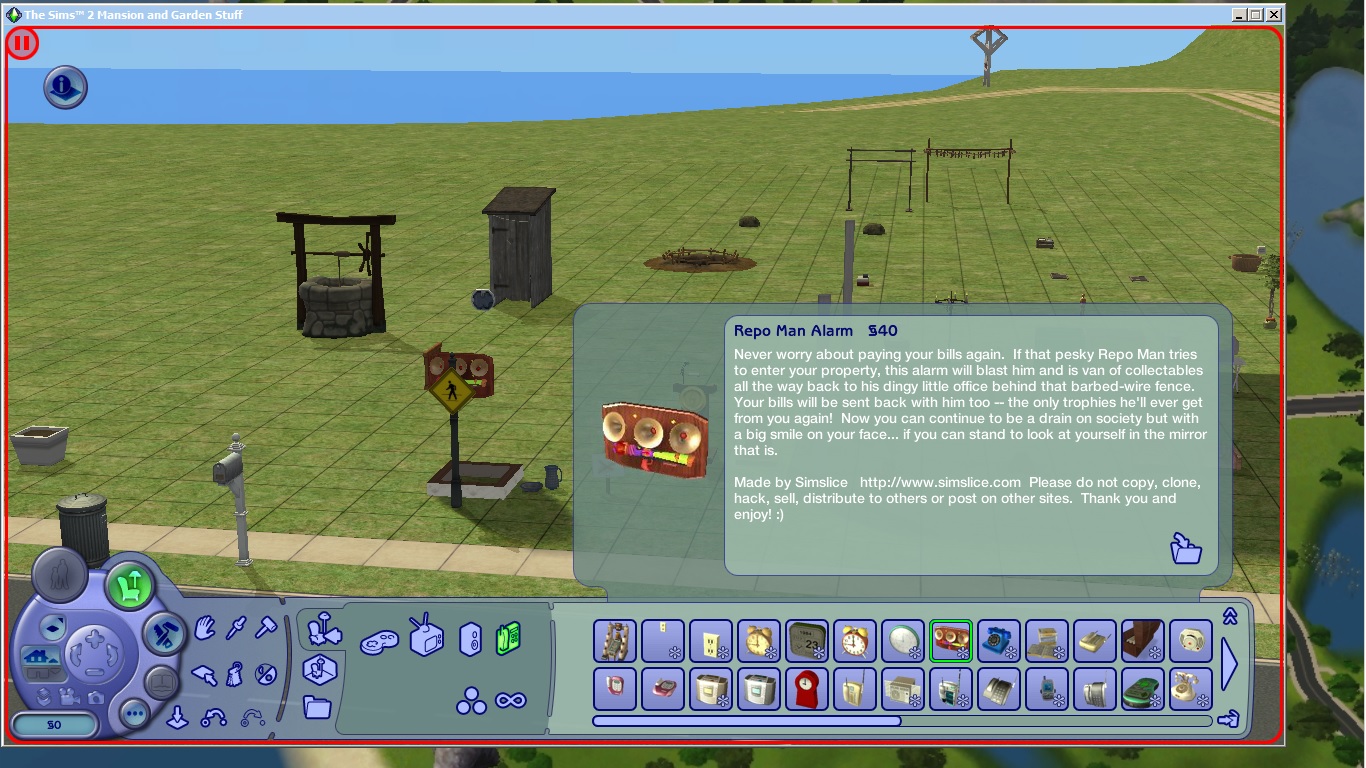Toggle the game pause button
This screenshot has height=768, width=1366.
20,45
